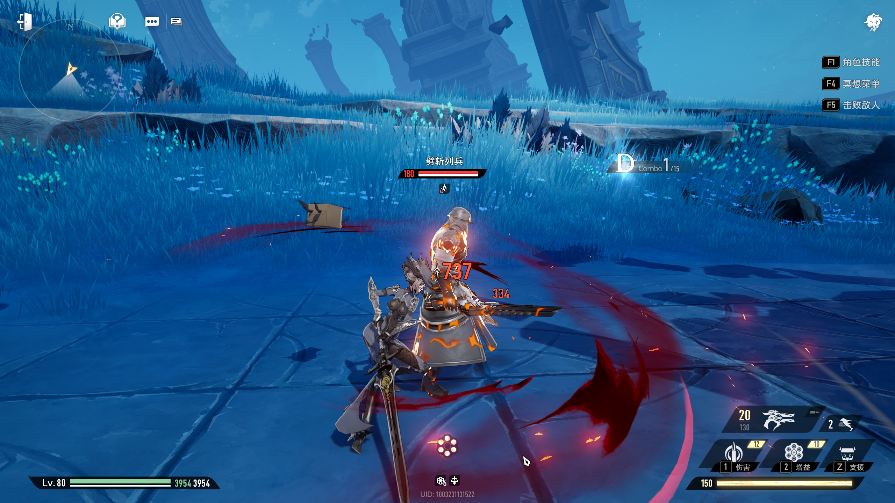Activate the leaping beast skill icon
895x503 pixels.
[848, 424]
